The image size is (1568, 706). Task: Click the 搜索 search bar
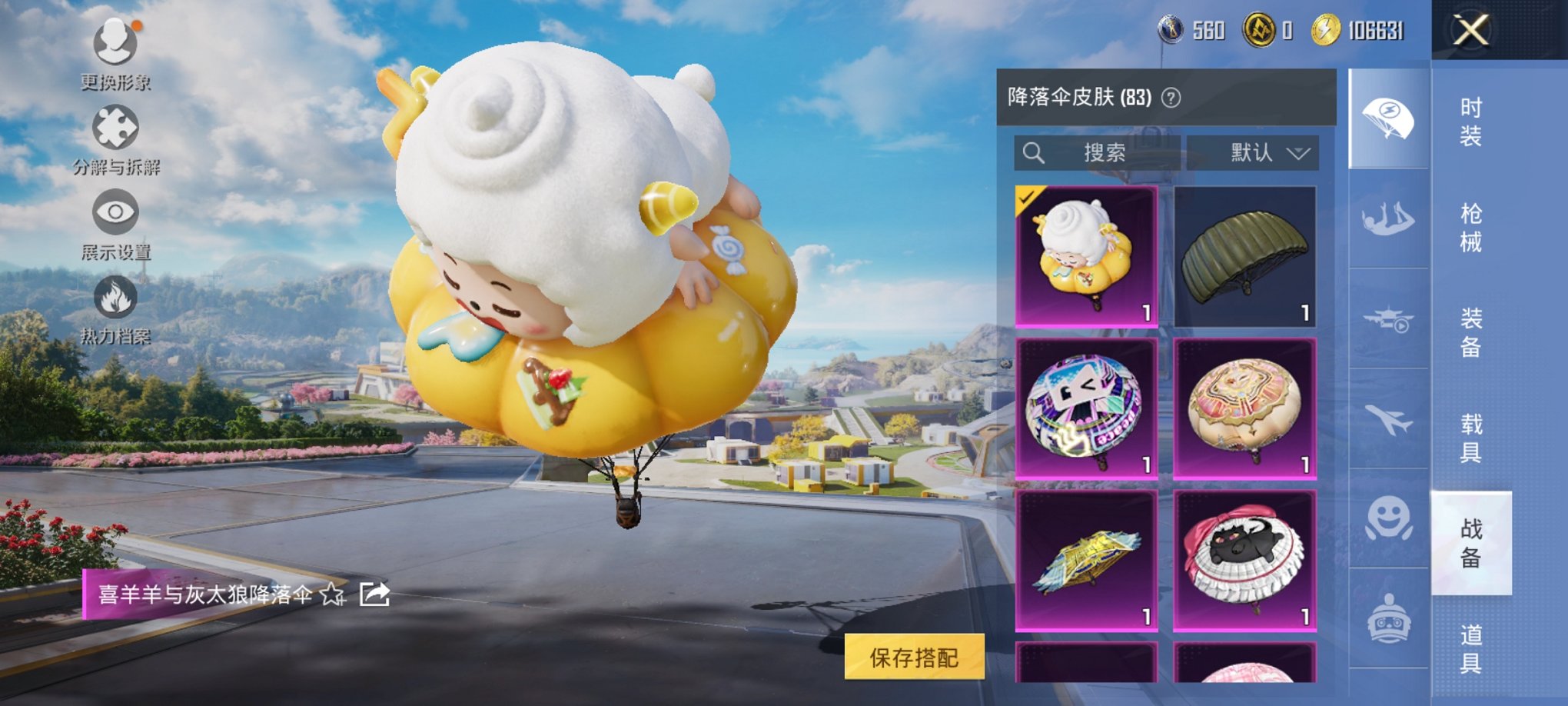click(1099, 151)
